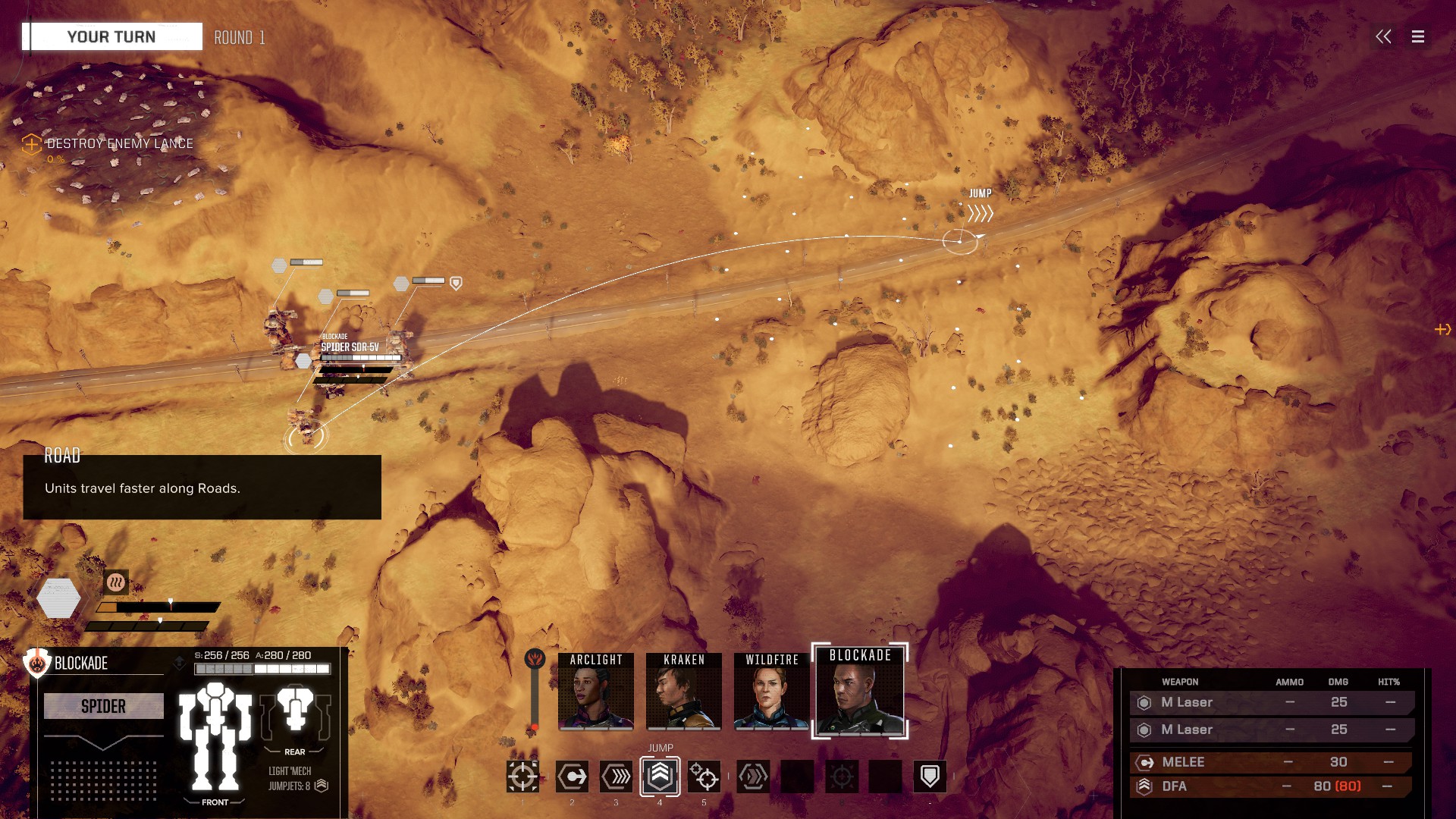Choose the DFA attack row
1456x819 pixels.
(x=1270, y=786)
